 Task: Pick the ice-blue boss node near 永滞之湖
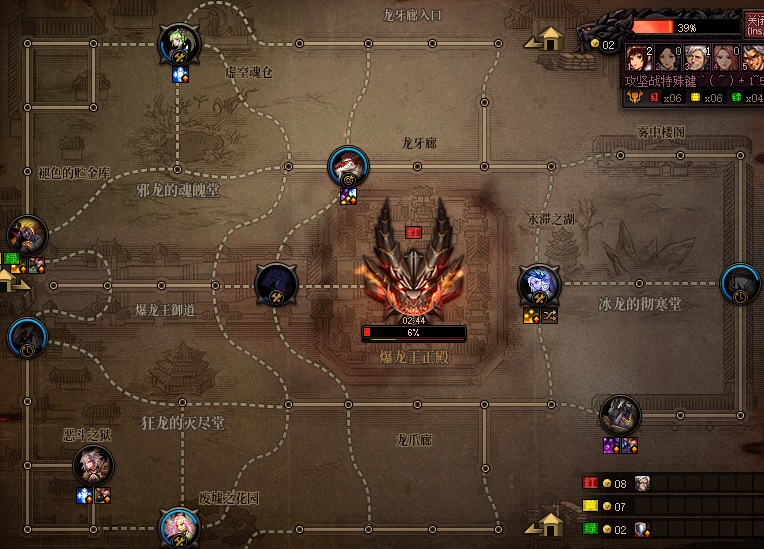click(x=540, y=285)
